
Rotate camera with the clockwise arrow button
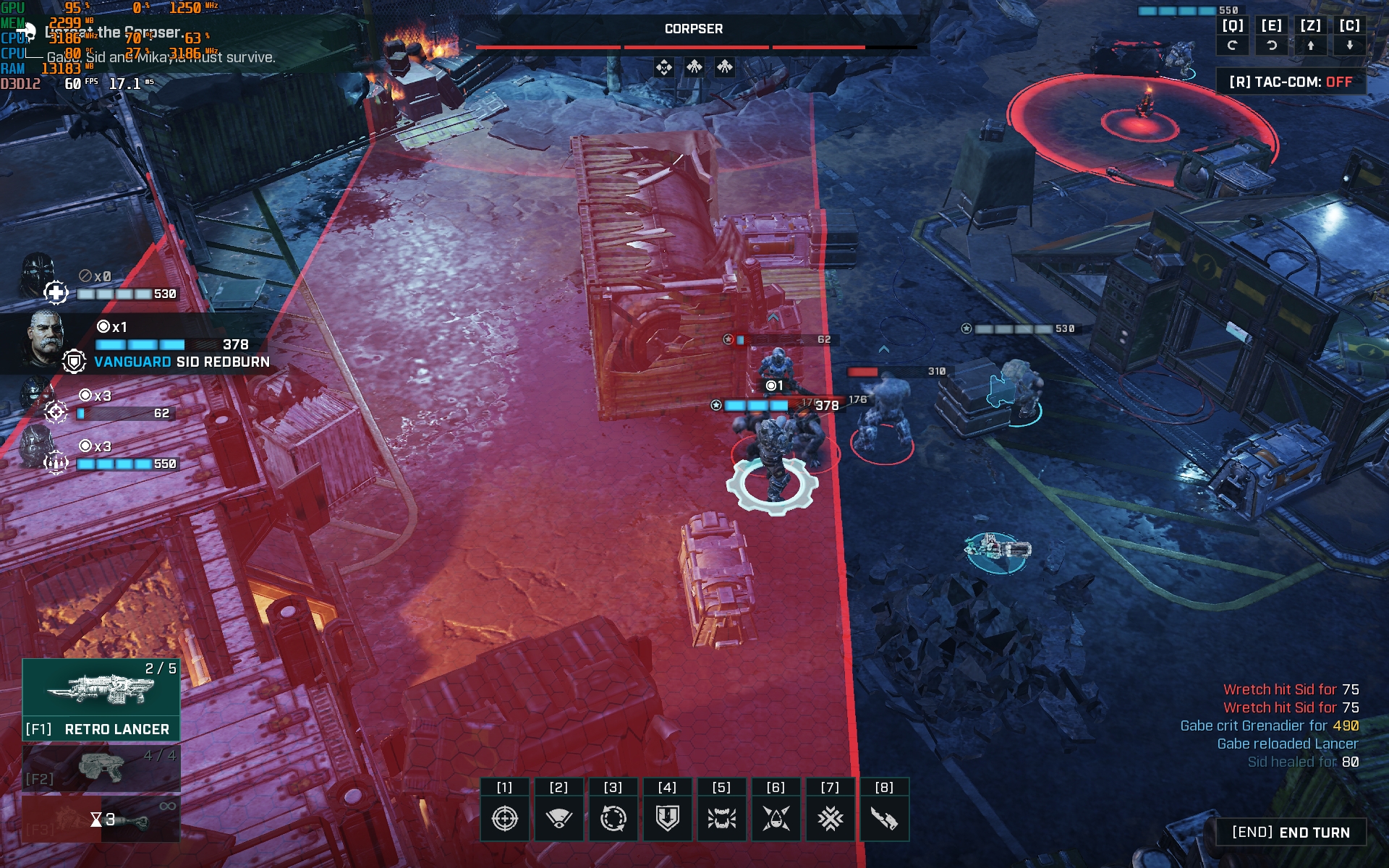[x=1272, y=45]
